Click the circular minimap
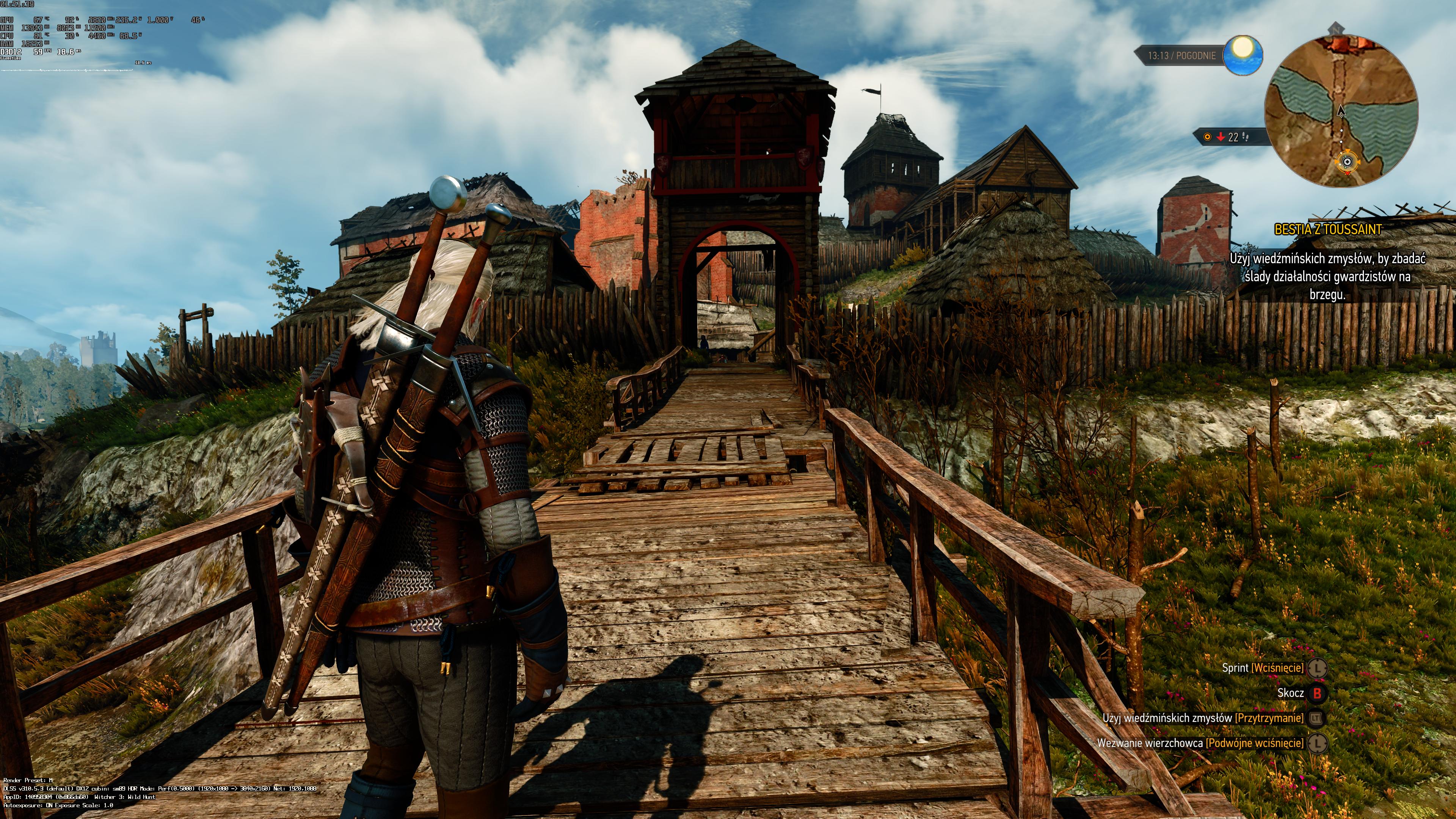 click(x=1341, y=111)
